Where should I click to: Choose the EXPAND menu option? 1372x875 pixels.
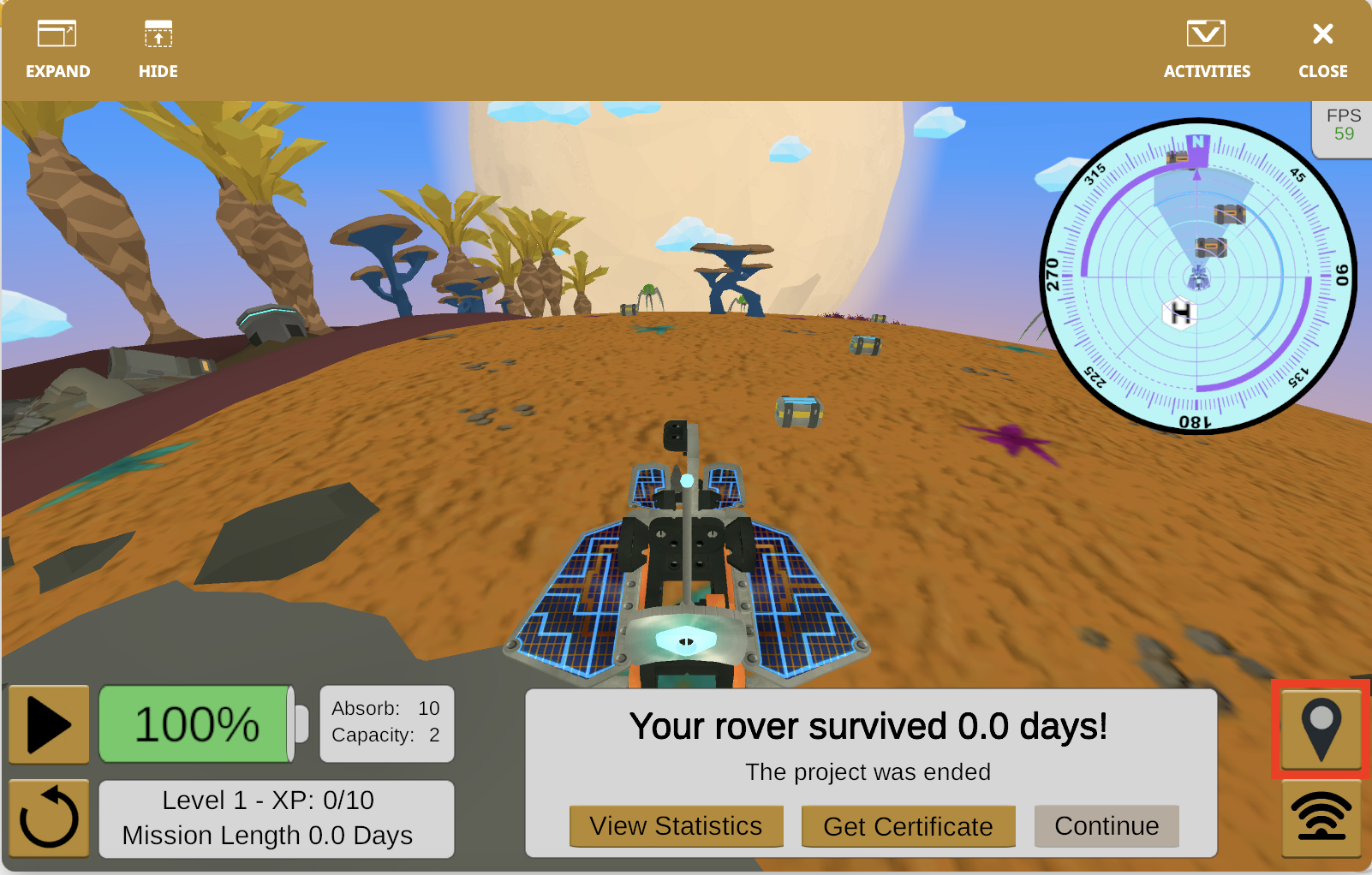57,47
